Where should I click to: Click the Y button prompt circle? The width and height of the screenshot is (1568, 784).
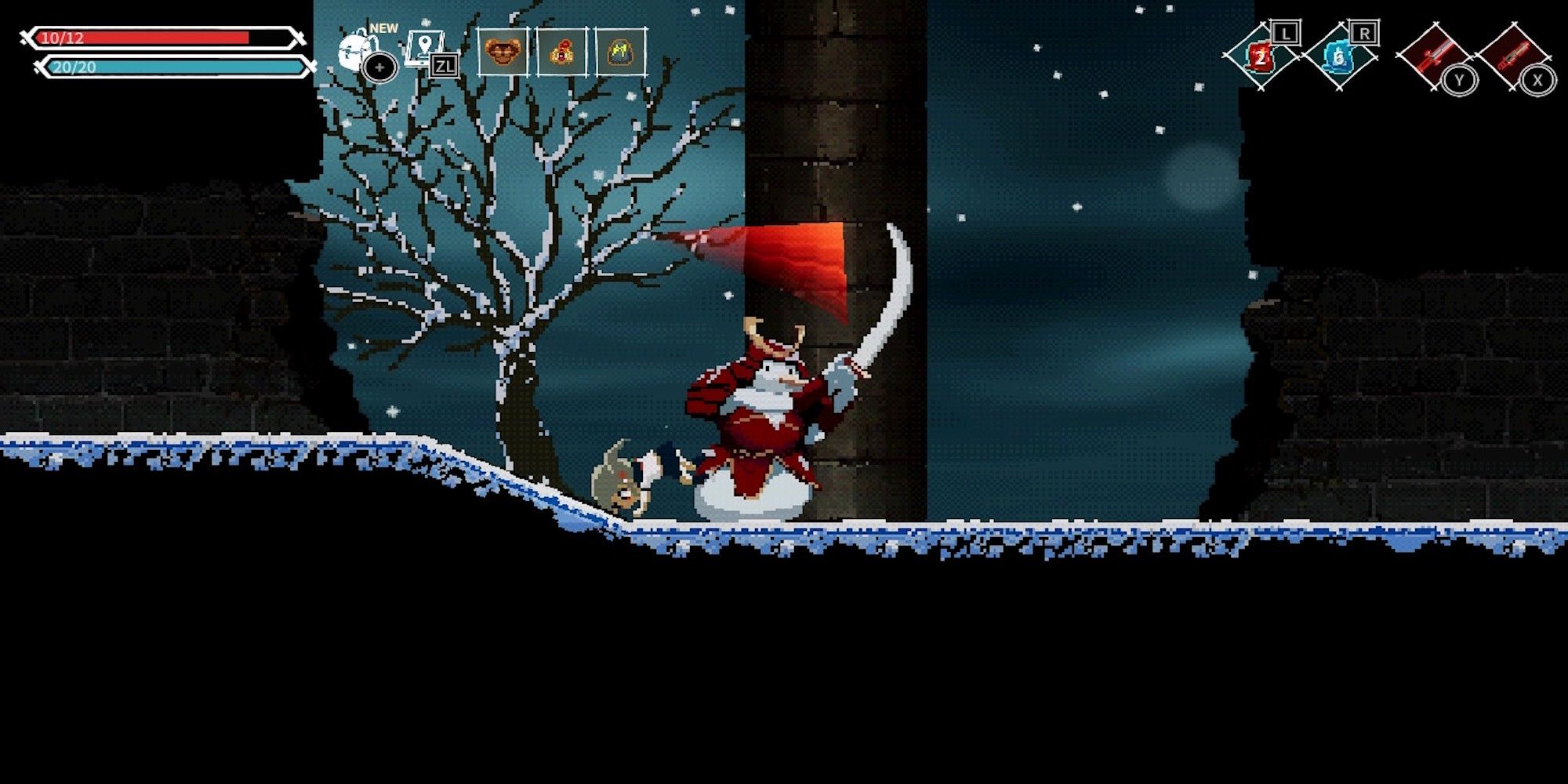(1460, 78)
